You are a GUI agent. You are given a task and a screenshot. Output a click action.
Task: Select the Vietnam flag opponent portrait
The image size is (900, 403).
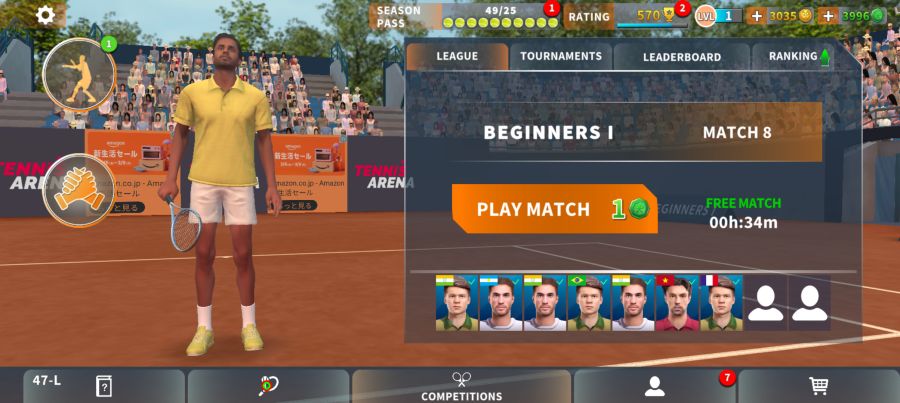(677, 303)
